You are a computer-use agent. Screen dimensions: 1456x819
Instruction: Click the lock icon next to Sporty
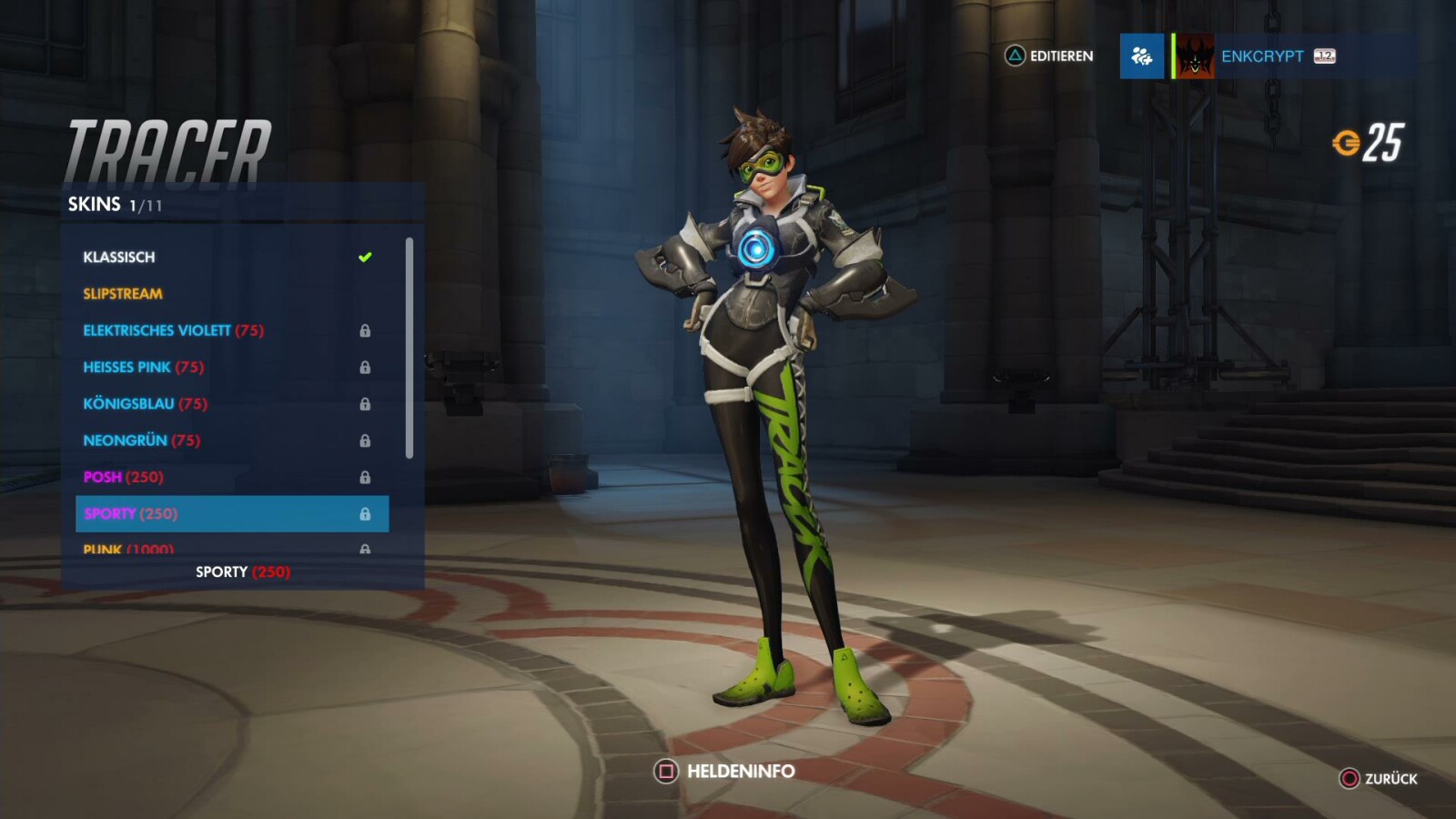point(367,513)
